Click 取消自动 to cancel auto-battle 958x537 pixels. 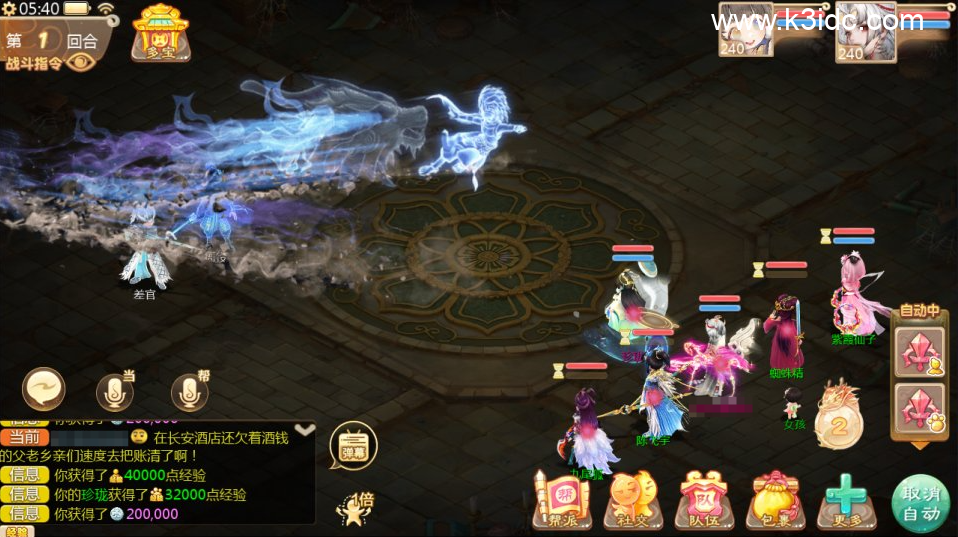(919, 503)
